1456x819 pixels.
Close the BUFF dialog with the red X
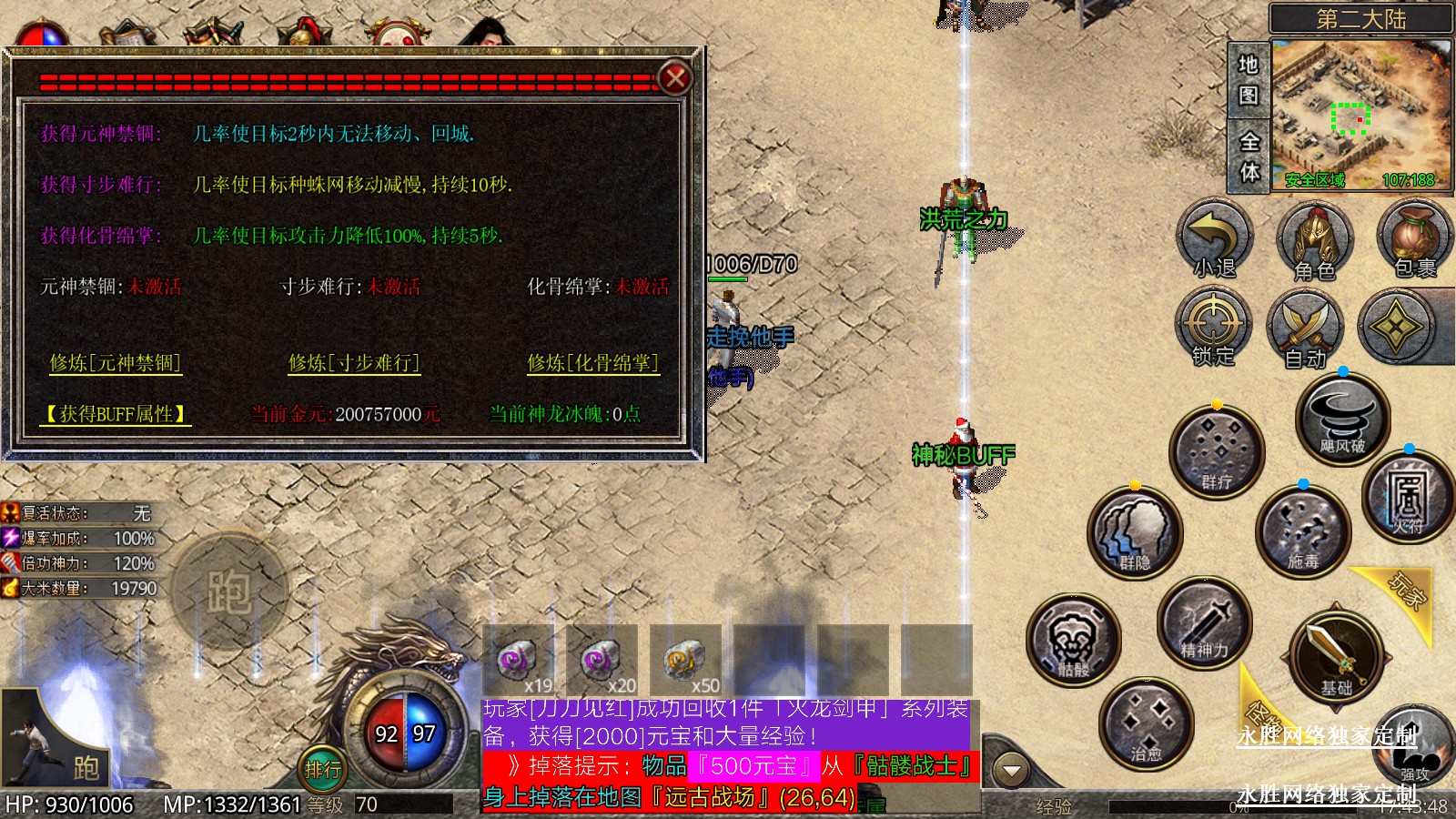tap(675, 78)
